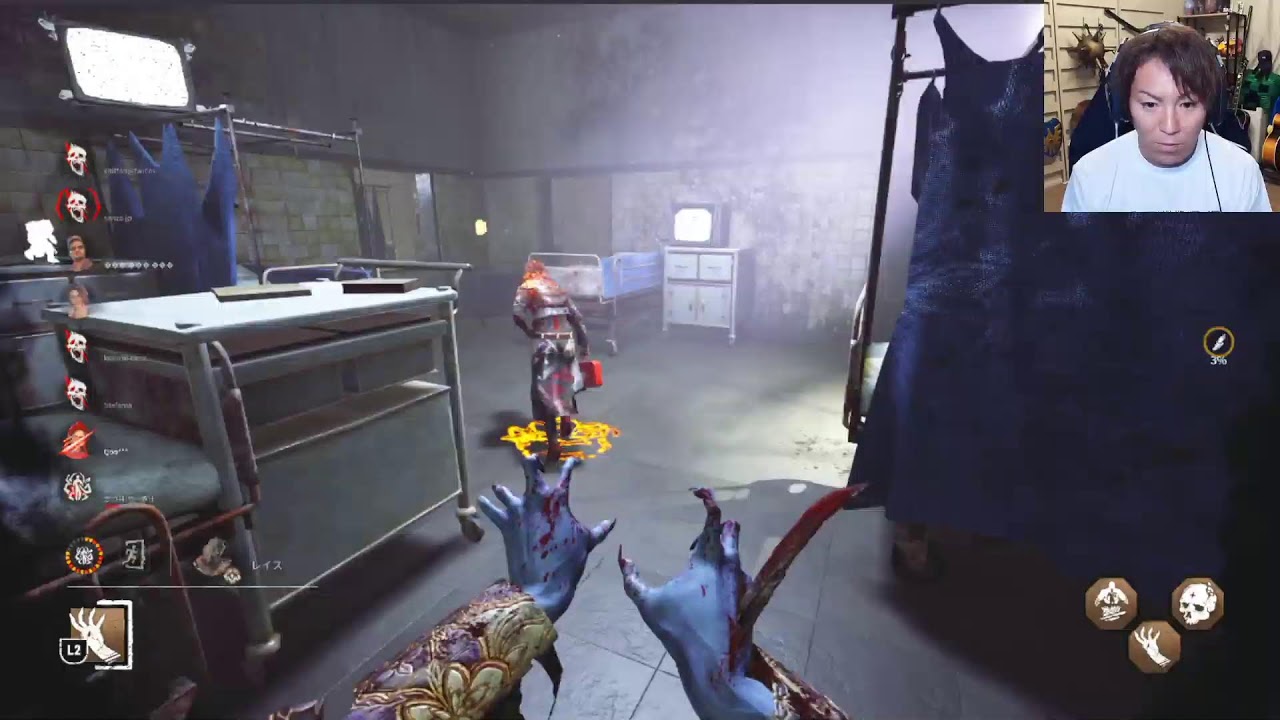Click the skull icon with red brackets
This screenshot has width=1280, height=720.
(x=77, y=206)
